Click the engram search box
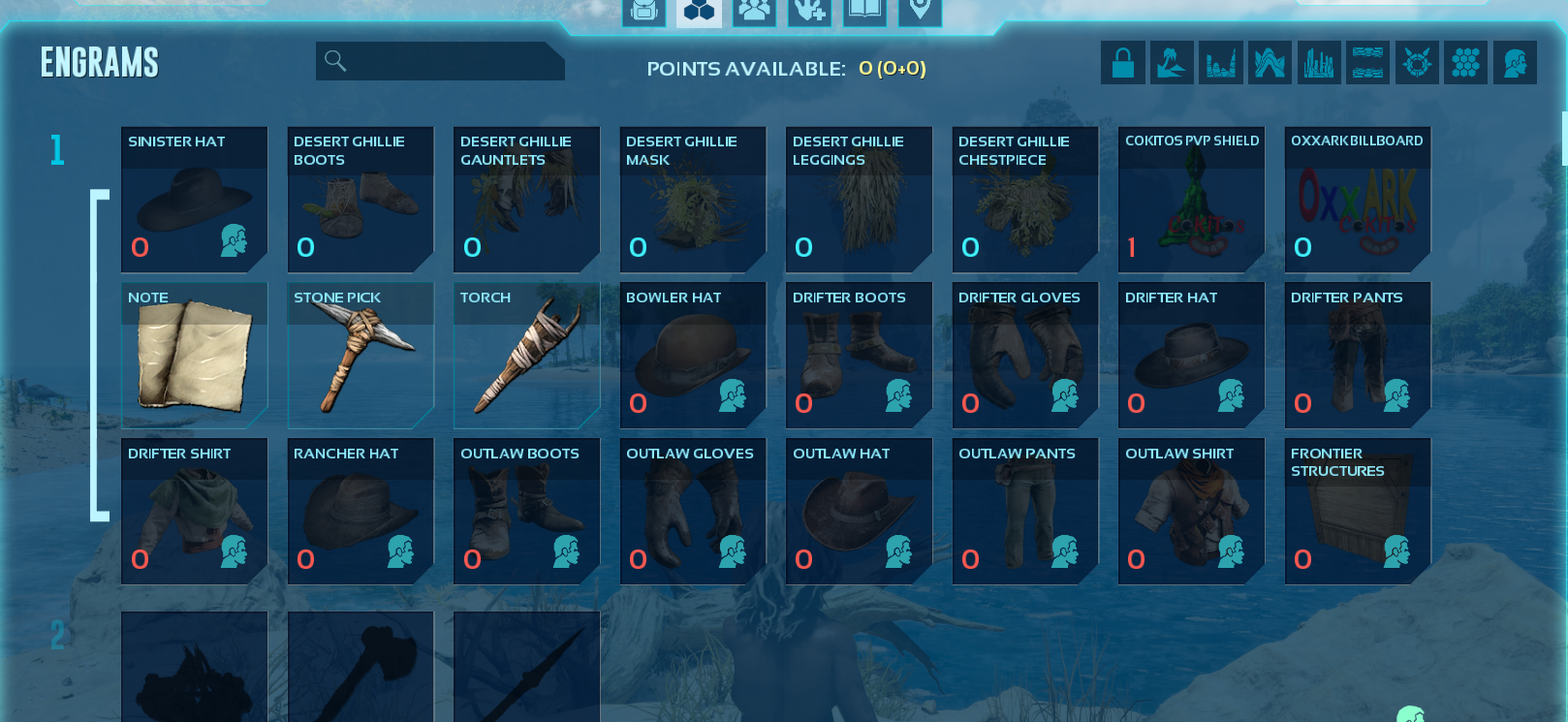1568x722 pixels. tap(446, 61)
